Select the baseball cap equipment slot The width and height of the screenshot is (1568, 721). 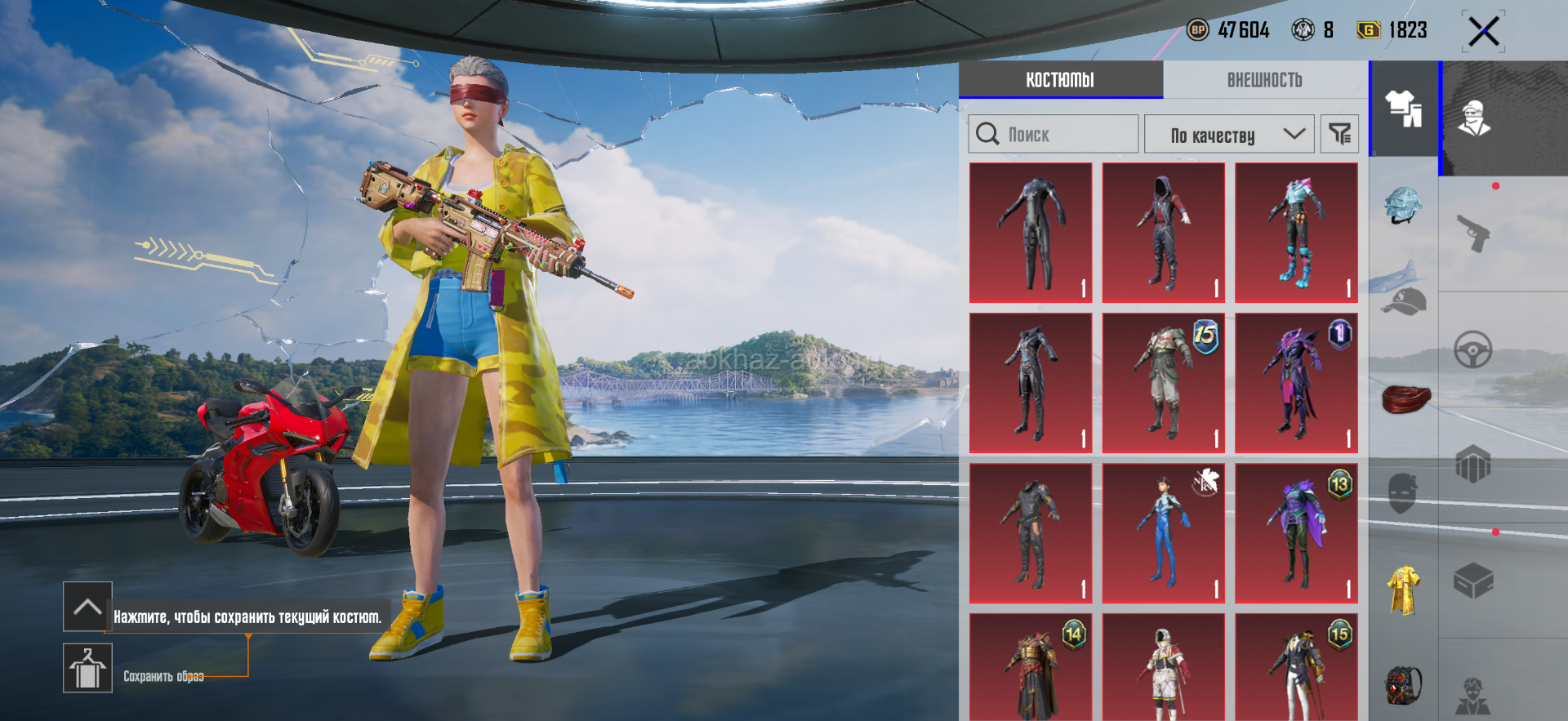coord(1404,301)
